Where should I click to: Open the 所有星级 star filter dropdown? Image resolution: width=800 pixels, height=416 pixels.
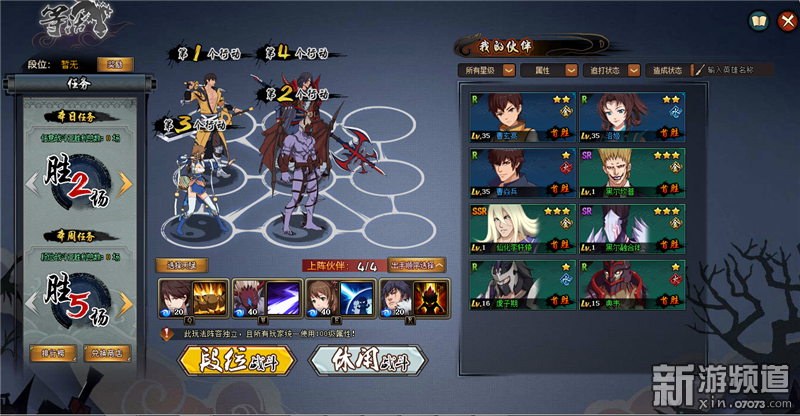point(487,70)
